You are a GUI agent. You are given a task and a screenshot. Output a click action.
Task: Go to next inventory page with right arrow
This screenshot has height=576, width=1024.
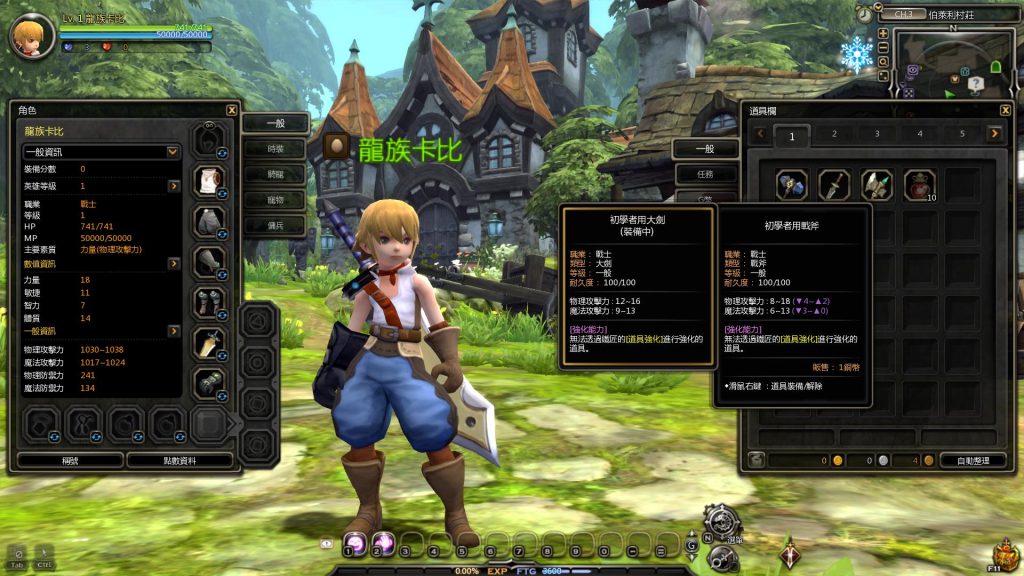pyautogui.click(x=994, y=134)
